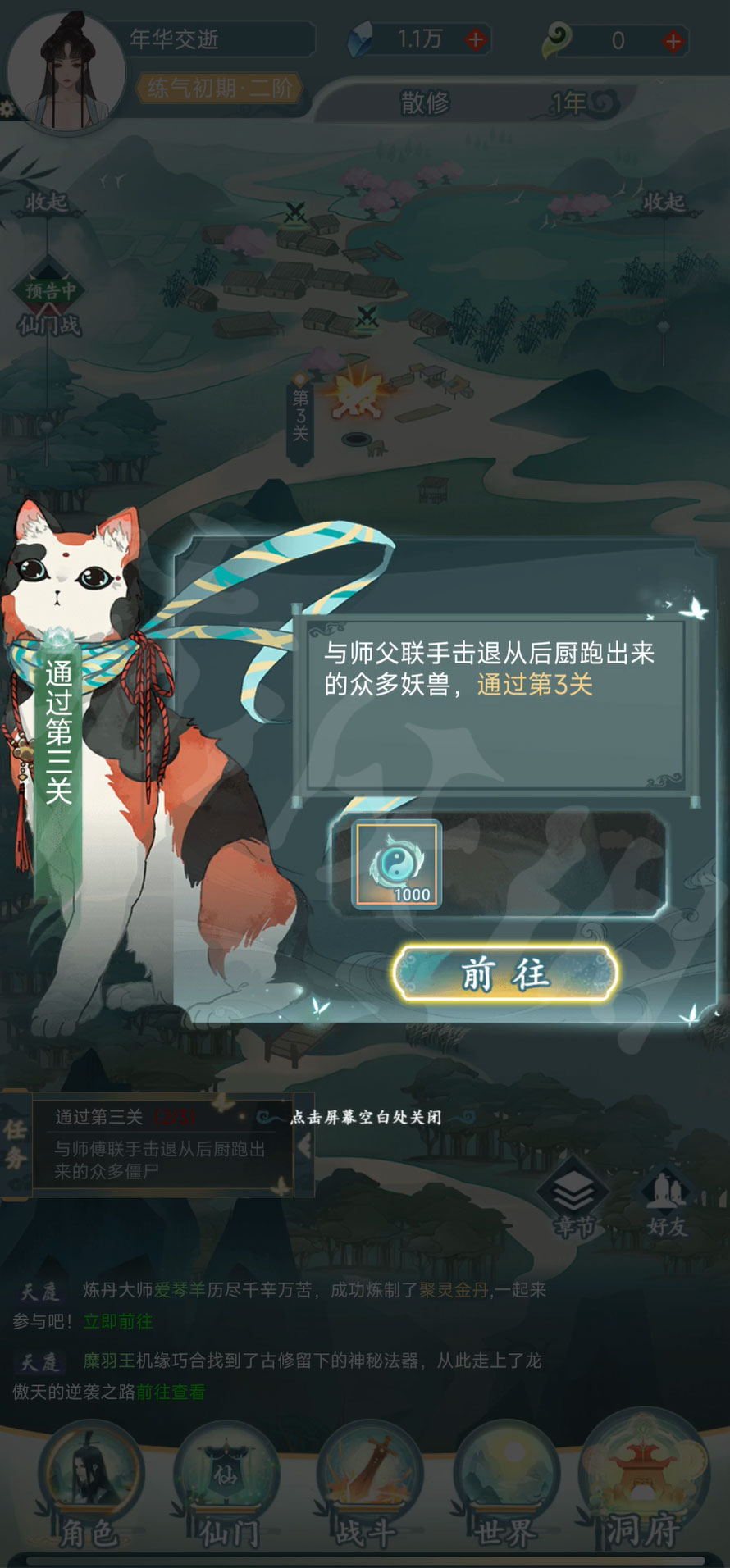Add jade currency with the plus button
This screenshot has width=730, height=1568.
(x=673, y=41)
